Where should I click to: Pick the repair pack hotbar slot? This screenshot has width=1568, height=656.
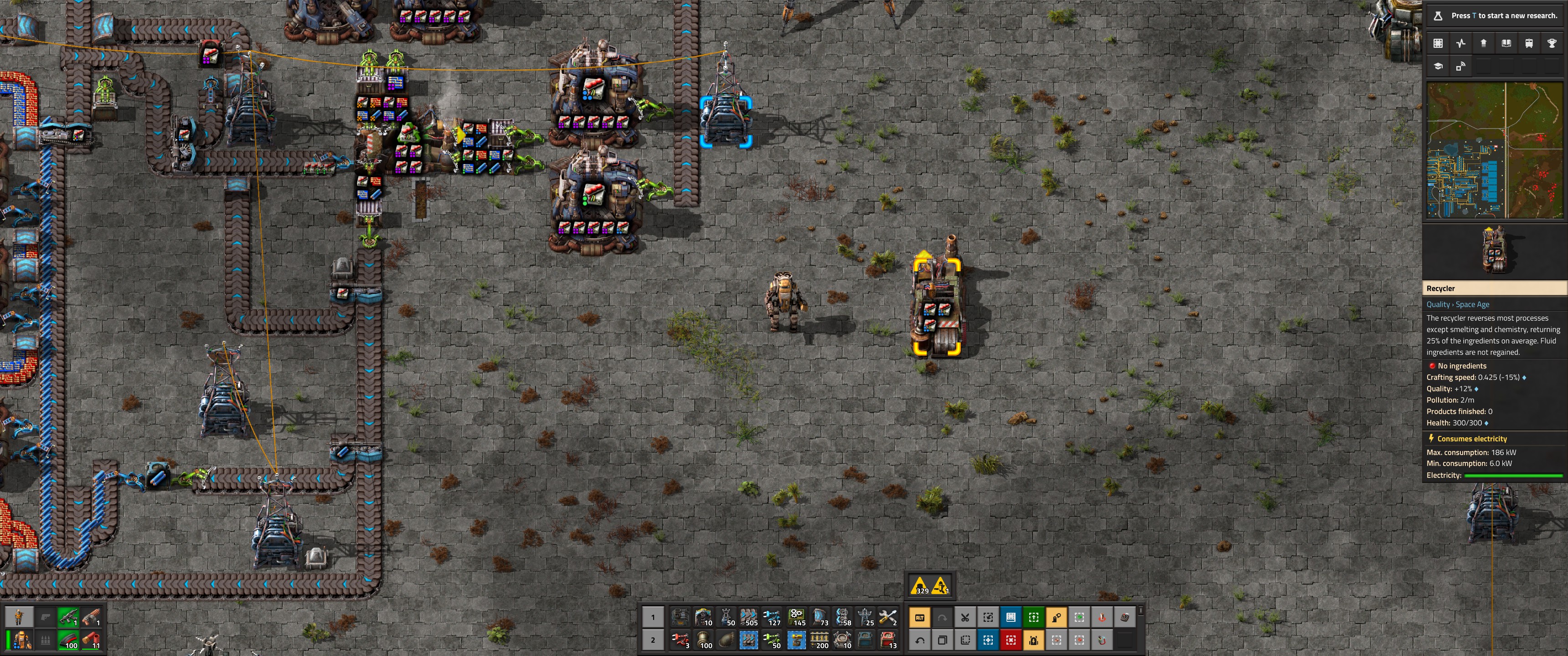coord(888,618)
